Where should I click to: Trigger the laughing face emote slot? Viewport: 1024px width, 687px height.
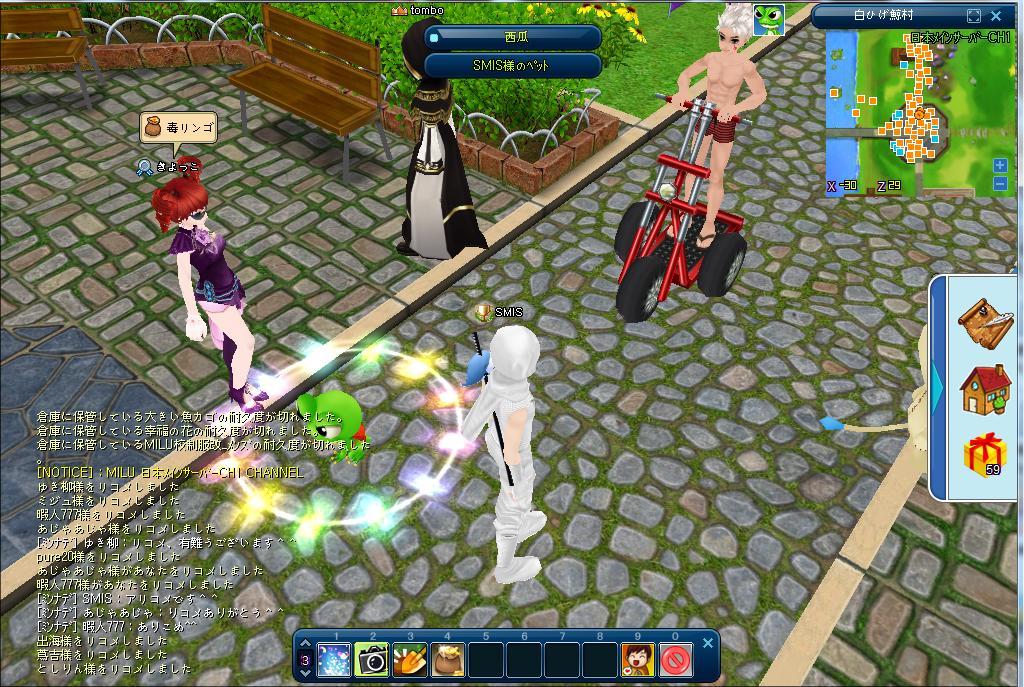point(638,660)
